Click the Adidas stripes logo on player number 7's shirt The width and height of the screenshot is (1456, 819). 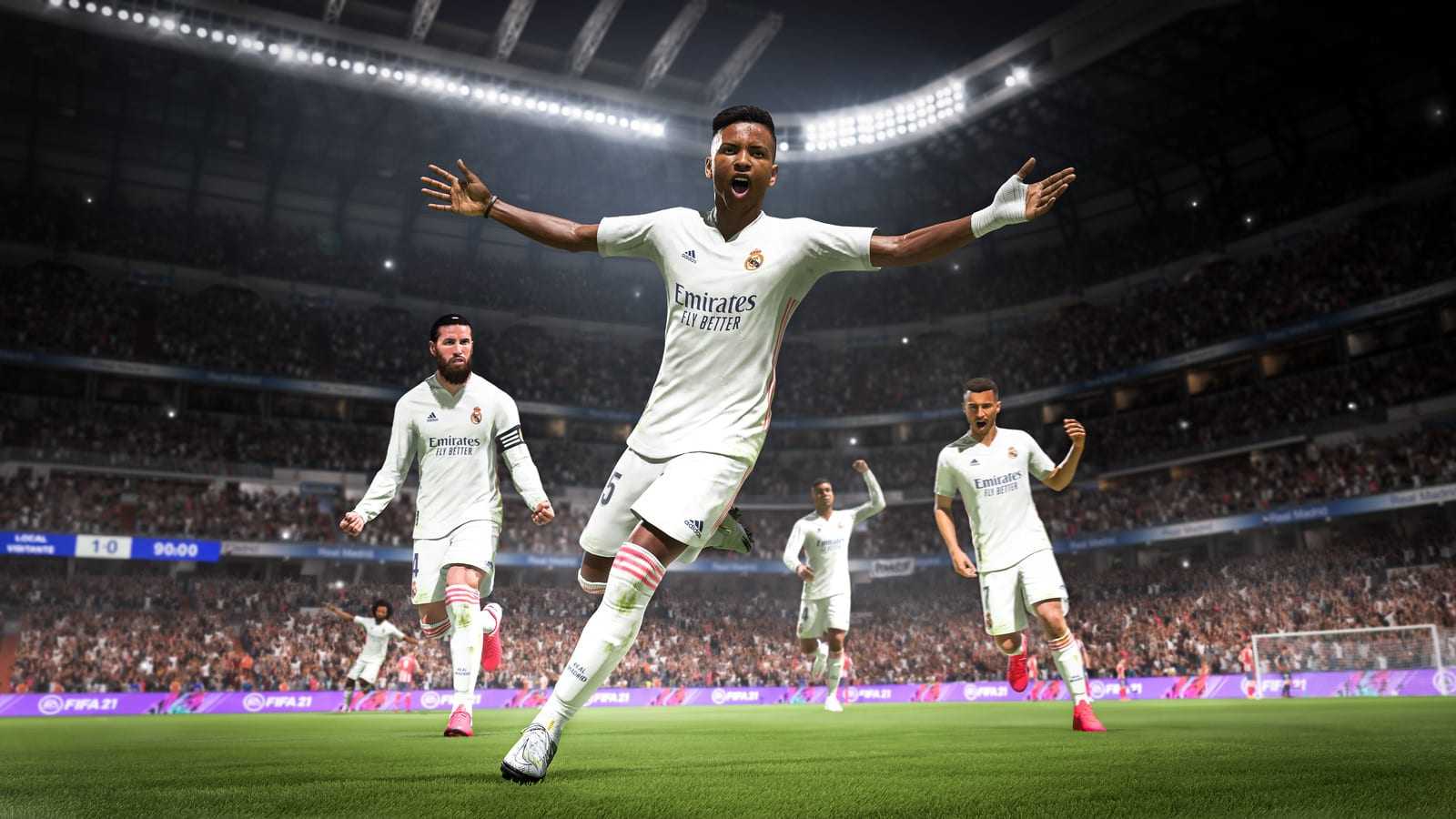pyautogui.click(x=974, y=461)
